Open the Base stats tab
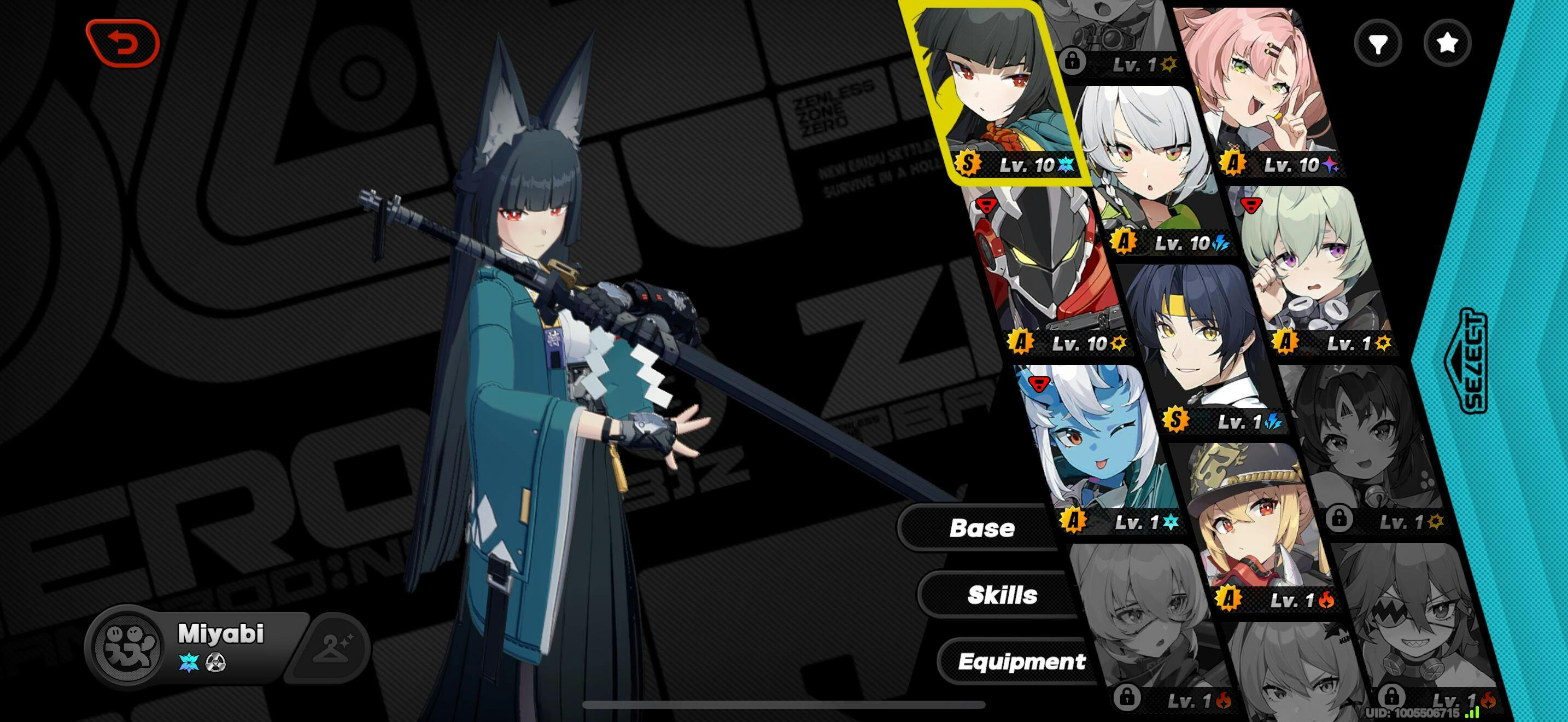1568x722 pixels. click(x=981, y=528)
